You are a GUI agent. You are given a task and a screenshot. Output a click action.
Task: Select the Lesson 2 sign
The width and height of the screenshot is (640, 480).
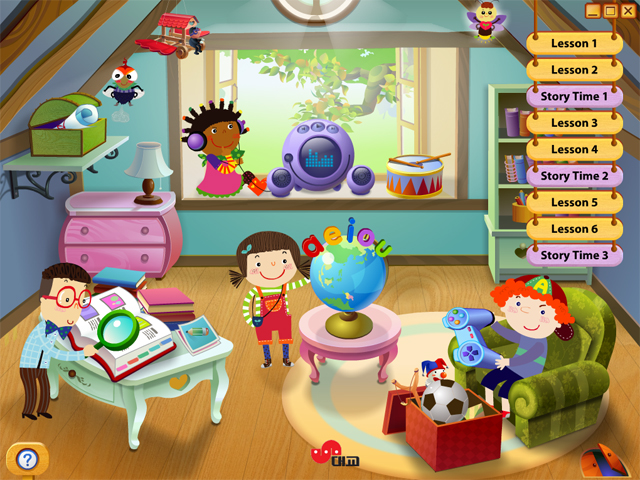point(574,70)
